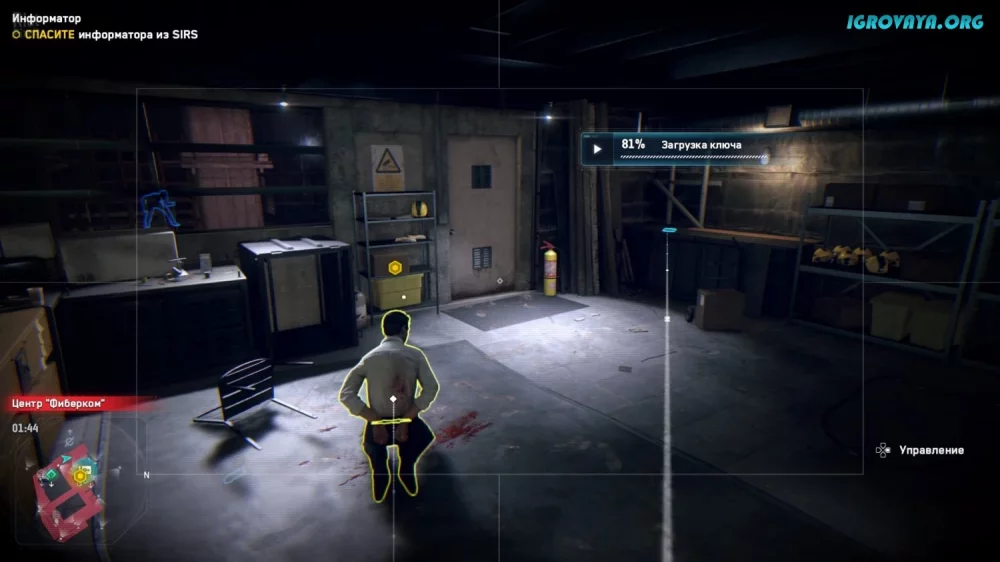The width and height of the screenshot is (1000, 562).
Task: Click the IGROVAYA.ORG watermark
Action: 916,20
